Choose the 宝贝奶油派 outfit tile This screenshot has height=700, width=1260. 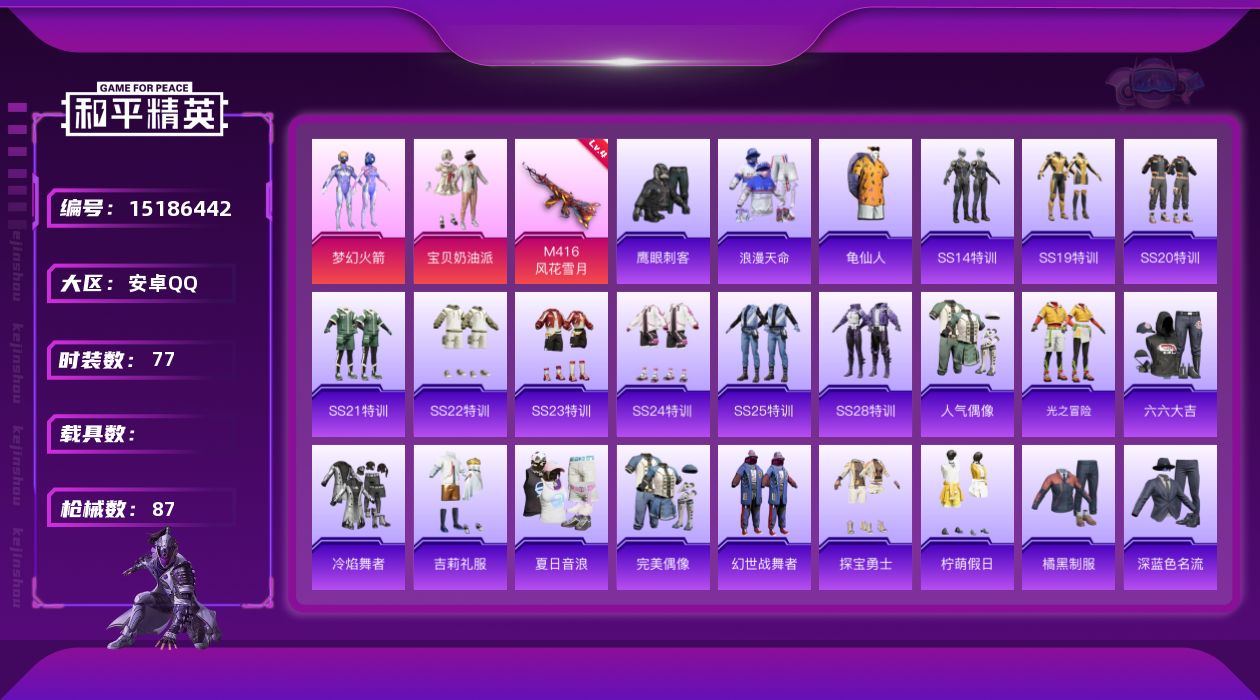[460, 210]
